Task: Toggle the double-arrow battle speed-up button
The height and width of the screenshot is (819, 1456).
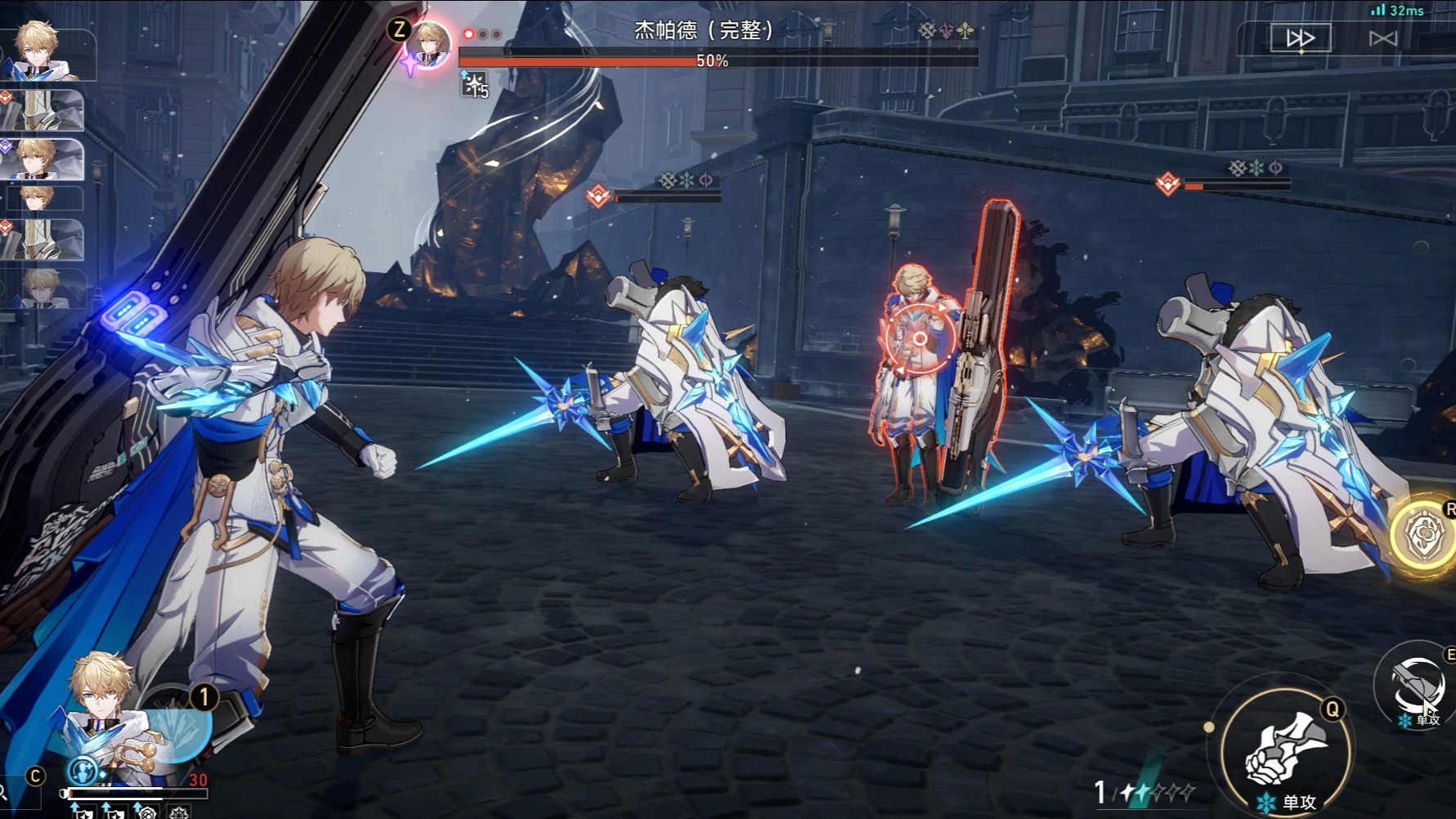Action: coord(1300,38)
